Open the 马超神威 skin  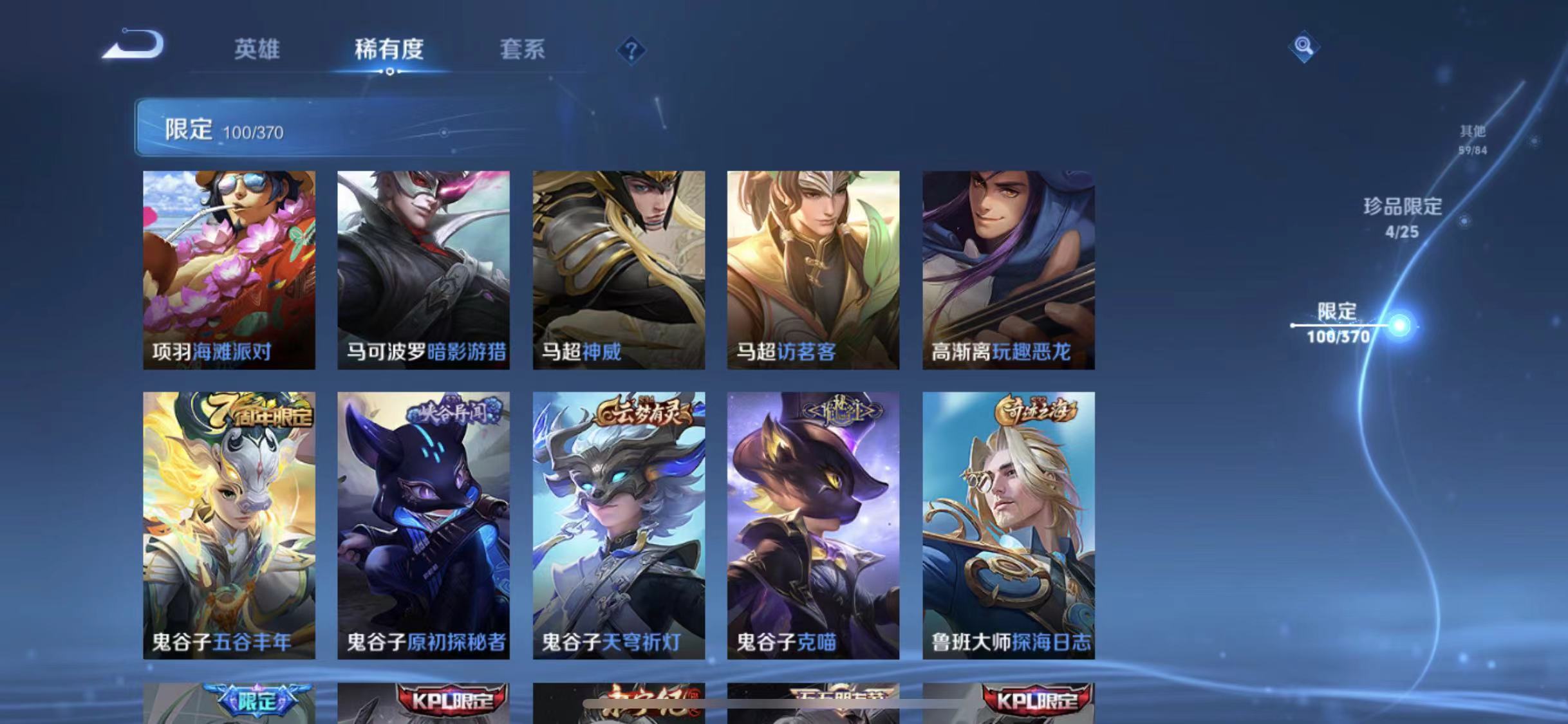619,270
